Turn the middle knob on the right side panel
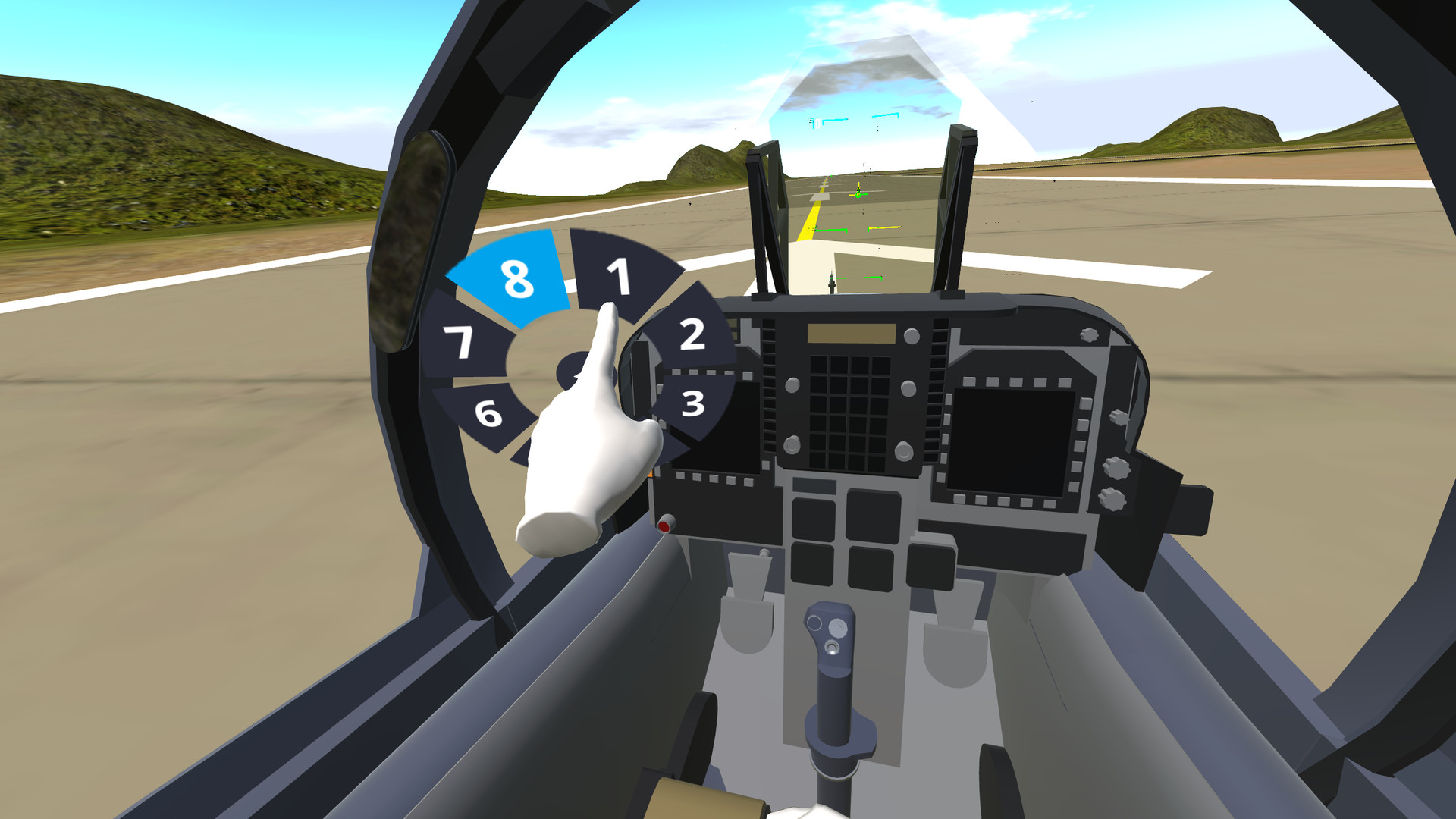 point(1116,466)
